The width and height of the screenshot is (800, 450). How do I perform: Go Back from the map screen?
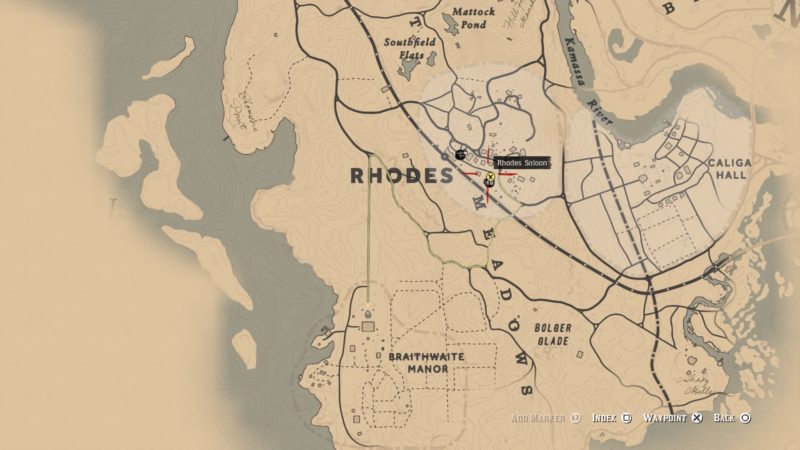click(731, 417)
